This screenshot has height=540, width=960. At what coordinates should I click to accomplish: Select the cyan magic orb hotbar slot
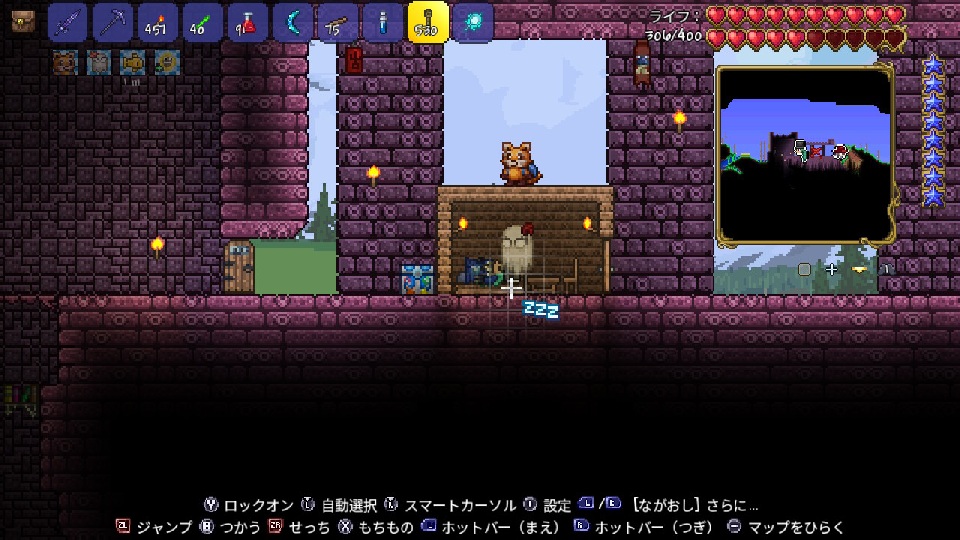(x=473, y=22)
